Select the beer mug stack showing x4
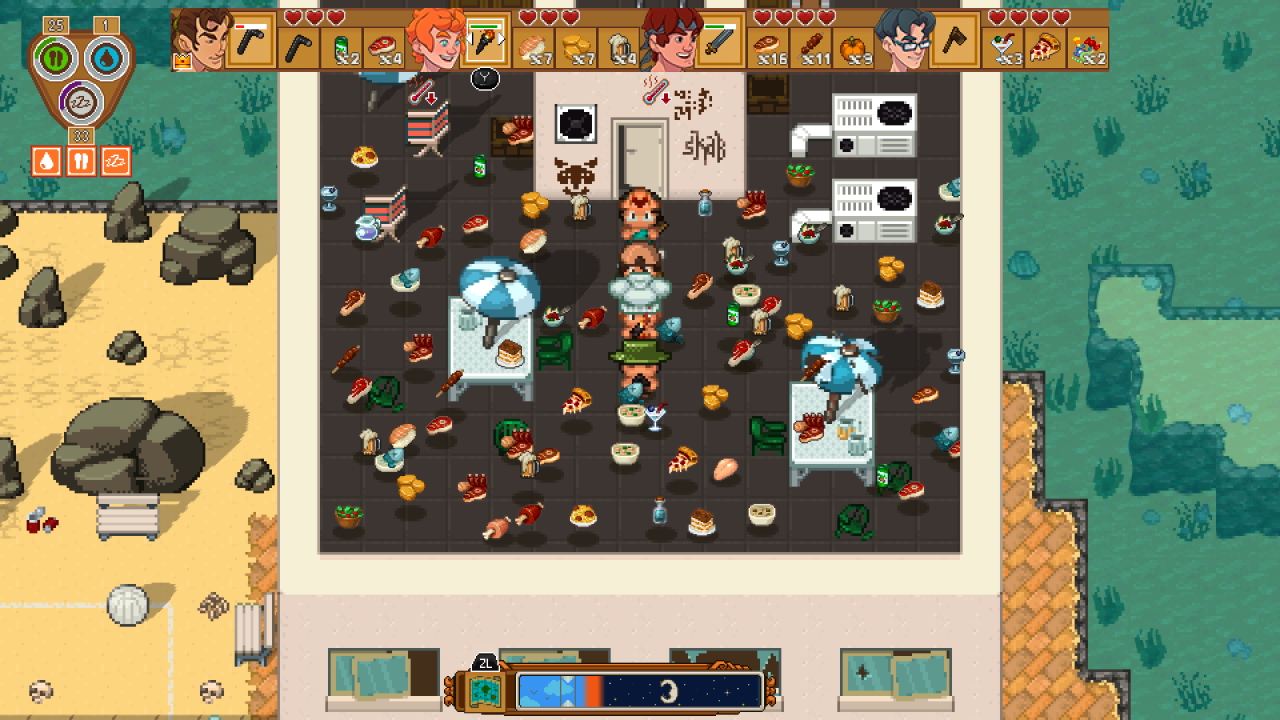1280x720 pixels. pos(622,46)
